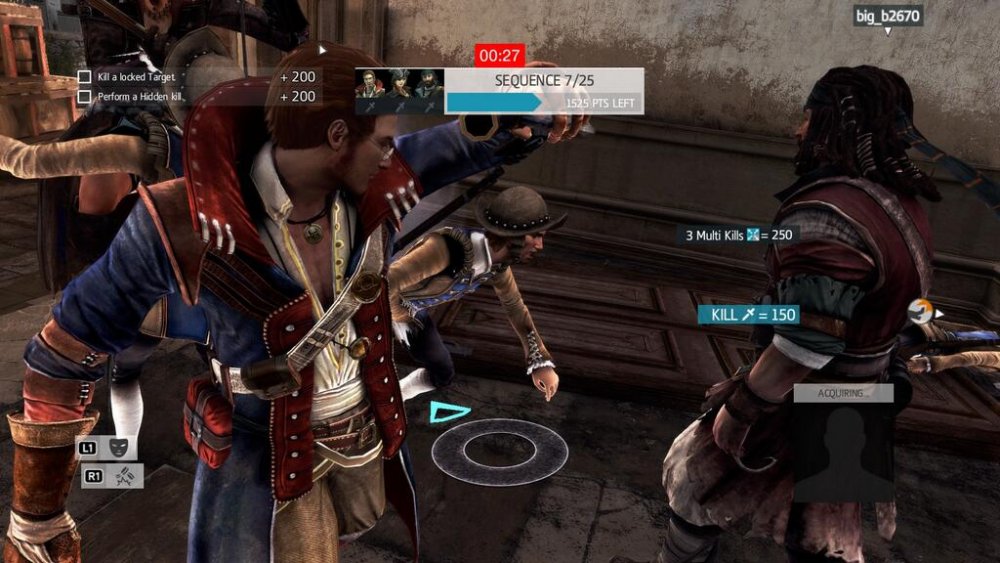The image size is (1000, 563).
Task: Activate the firecrackers ability icon
Action: click(121, 477)
